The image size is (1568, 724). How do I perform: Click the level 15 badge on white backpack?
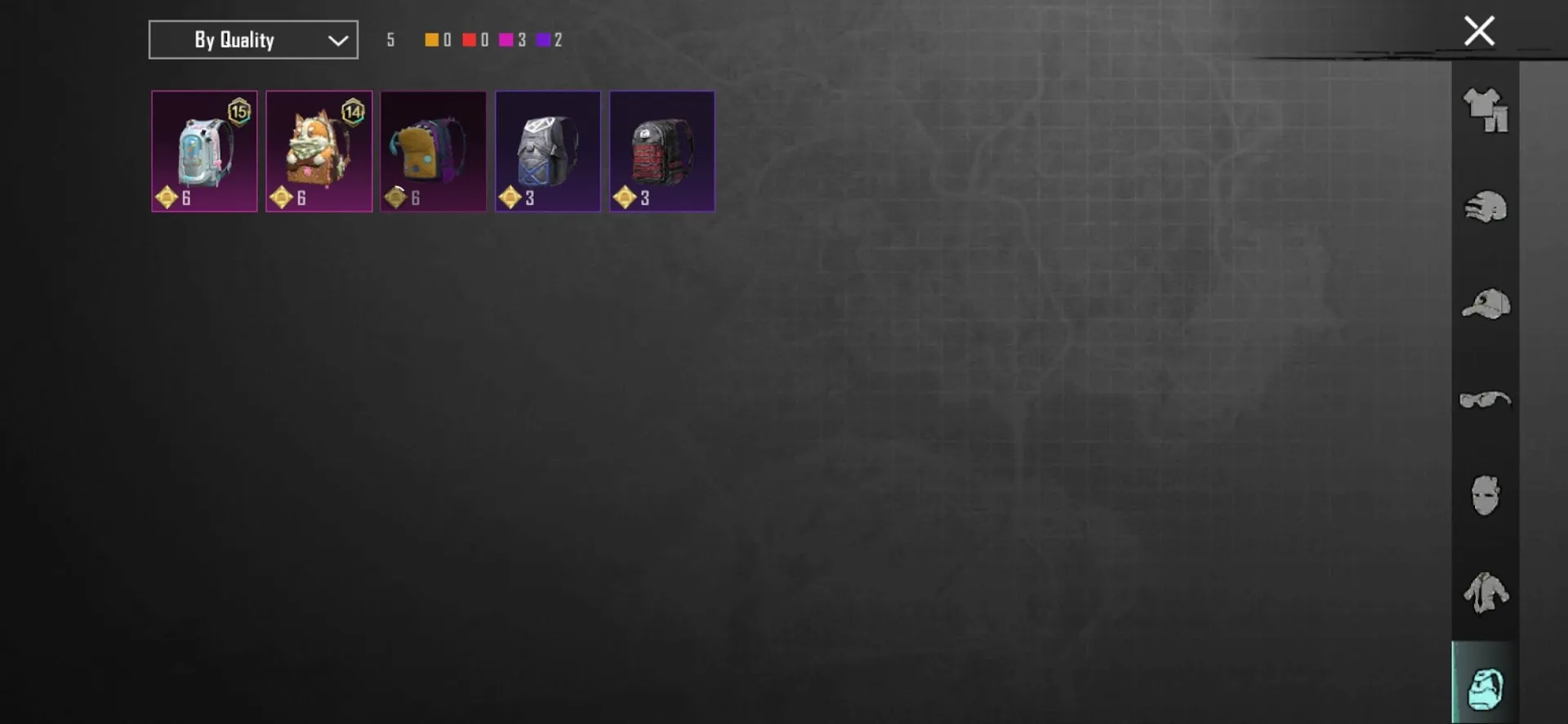pyautogui.click(x=238, y=113)
